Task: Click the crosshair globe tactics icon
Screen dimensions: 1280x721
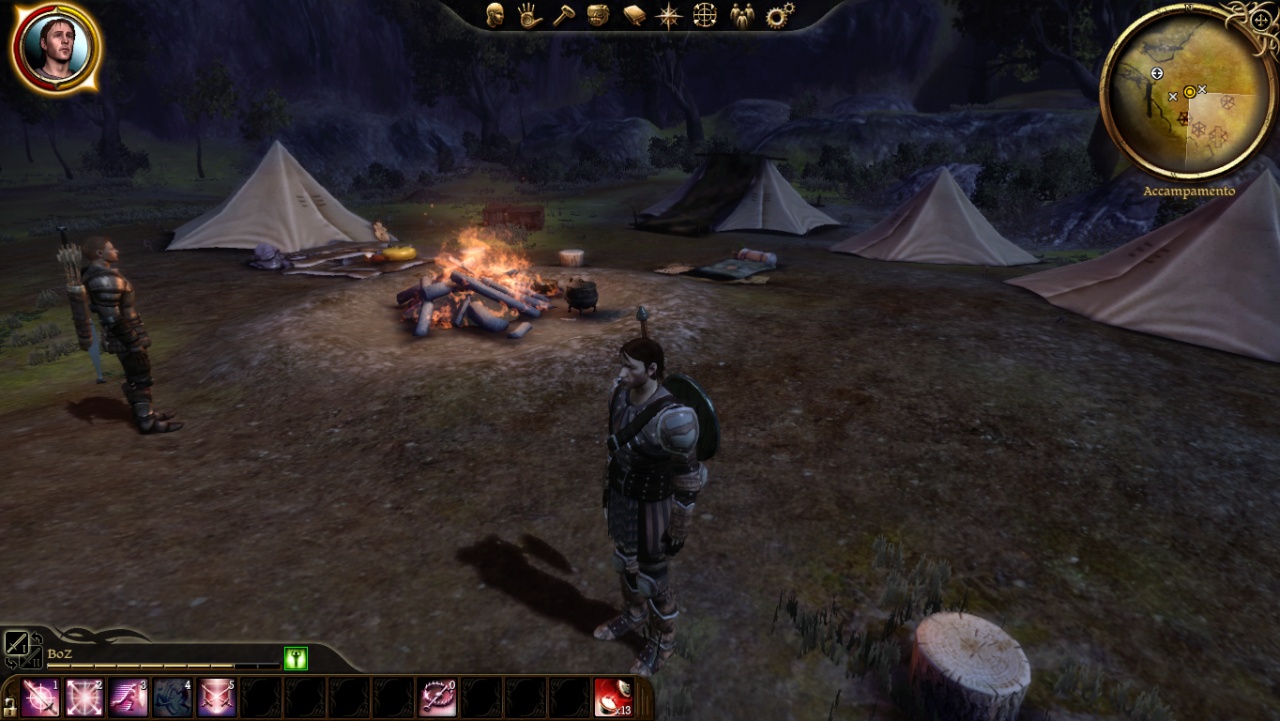Action: click(x=704, y=15)
